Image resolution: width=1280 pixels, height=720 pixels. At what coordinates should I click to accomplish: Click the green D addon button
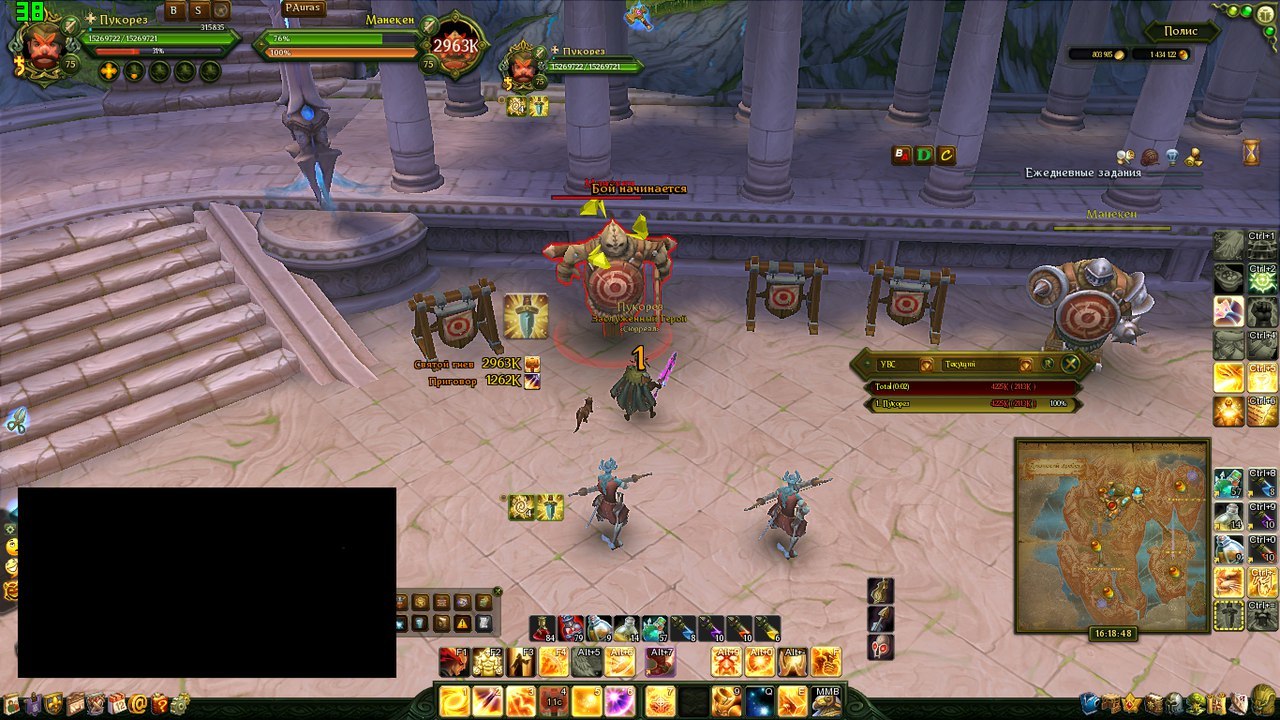pos(924,155)
